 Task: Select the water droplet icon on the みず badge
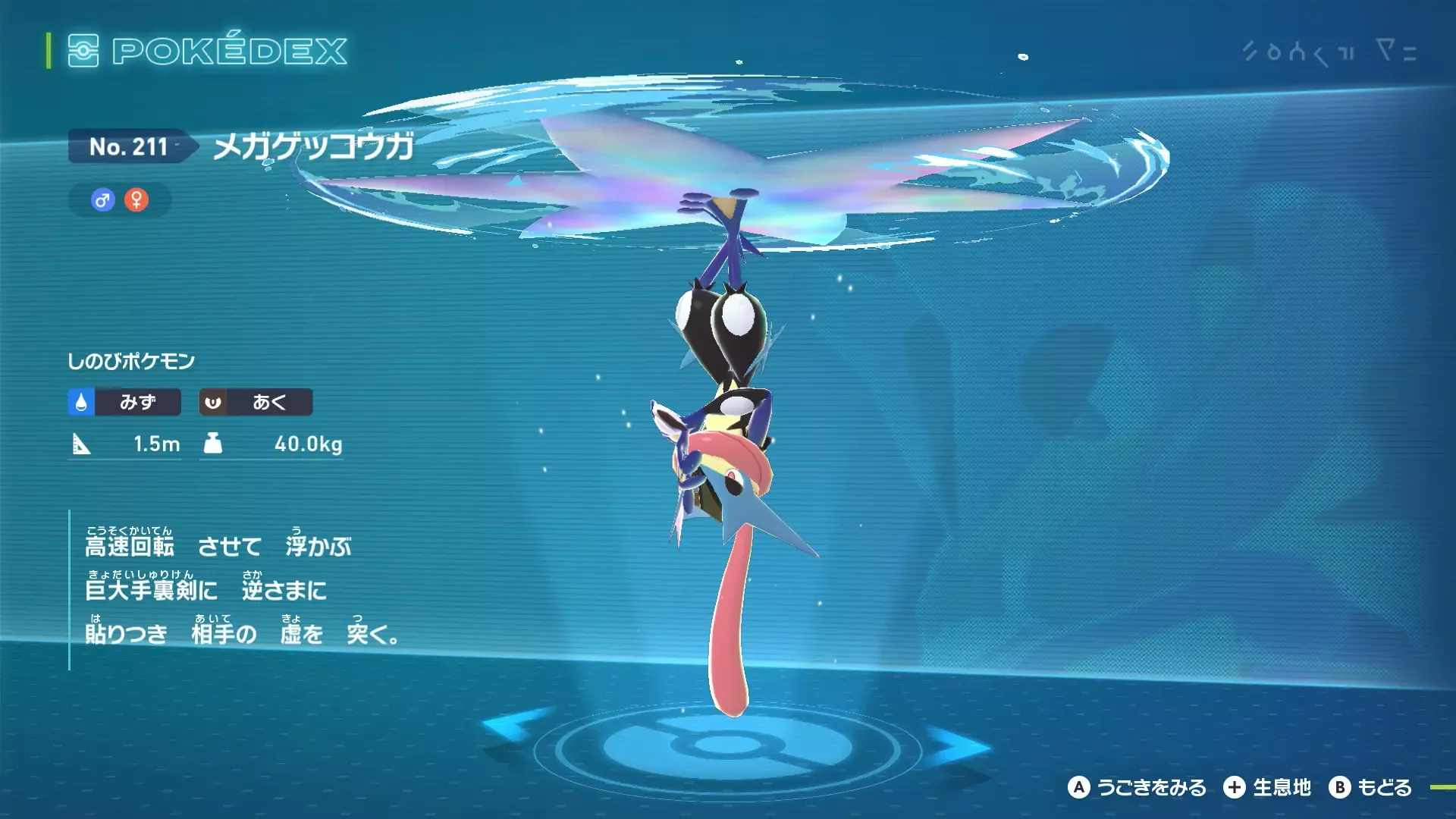[x=80, y=403]
